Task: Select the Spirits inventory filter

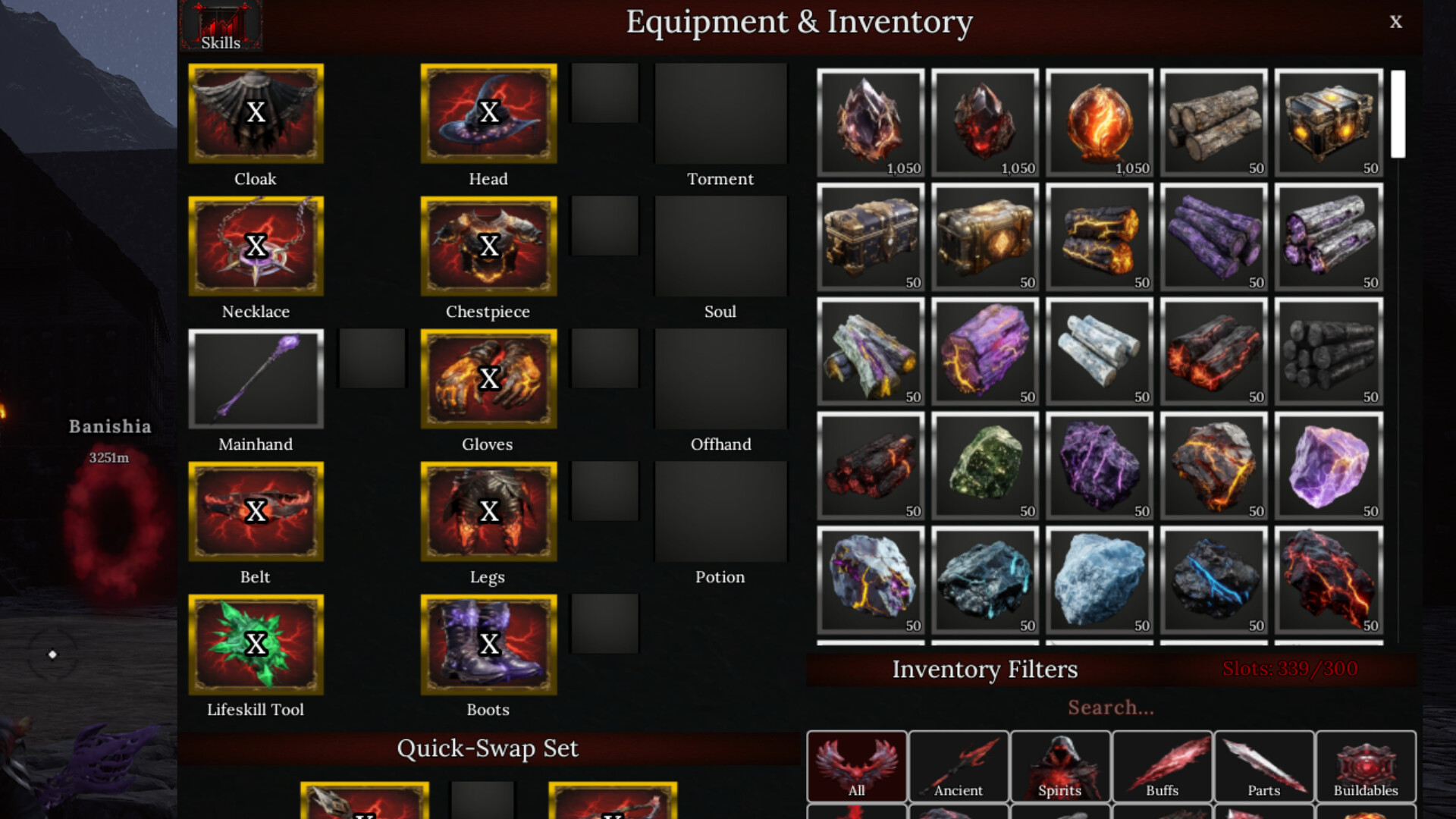Action: pyautogui.click(x=1060, y=766)
